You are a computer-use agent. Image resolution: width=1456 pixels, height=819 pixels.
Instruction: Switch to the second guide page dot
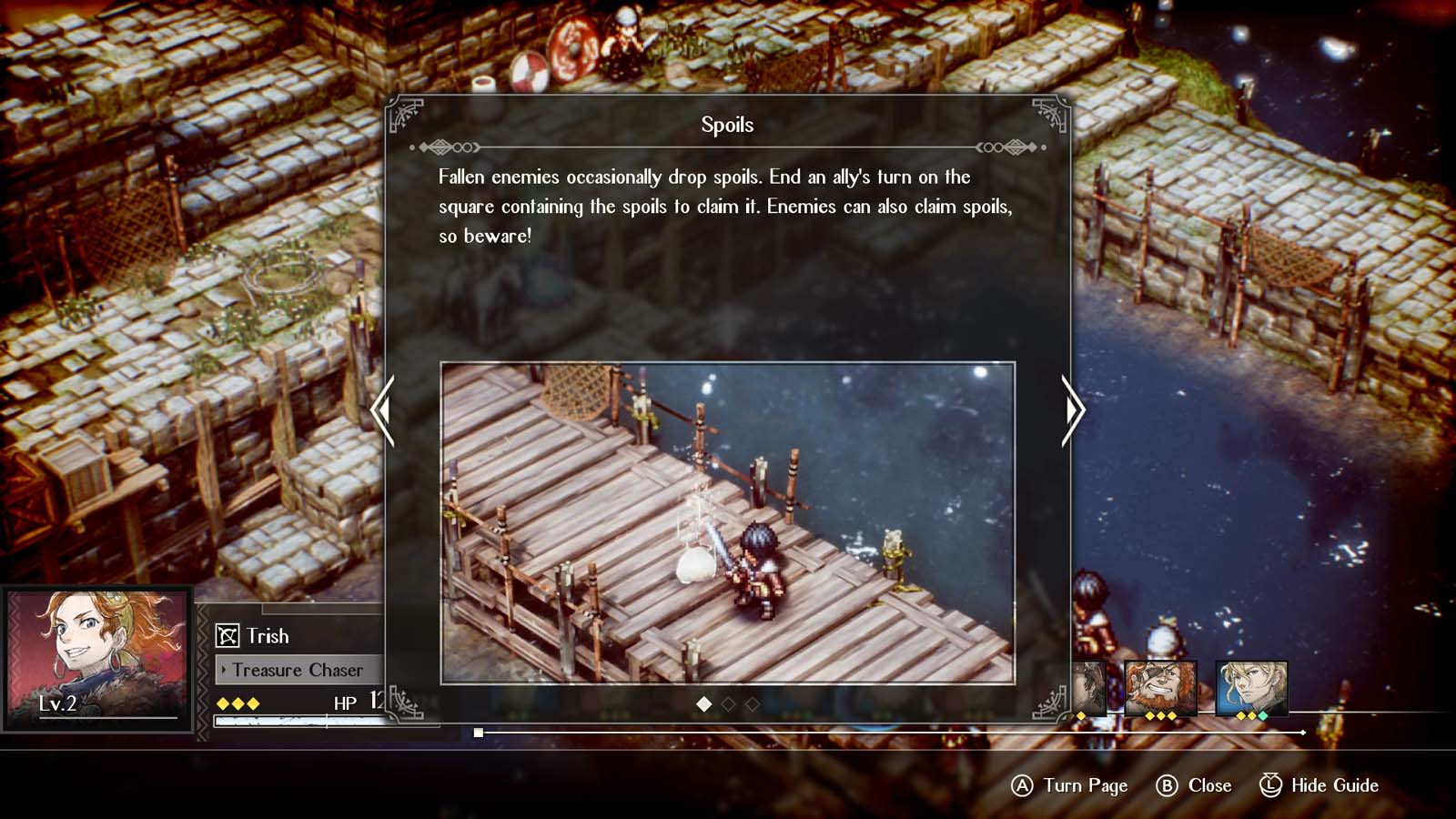[727, 703]
